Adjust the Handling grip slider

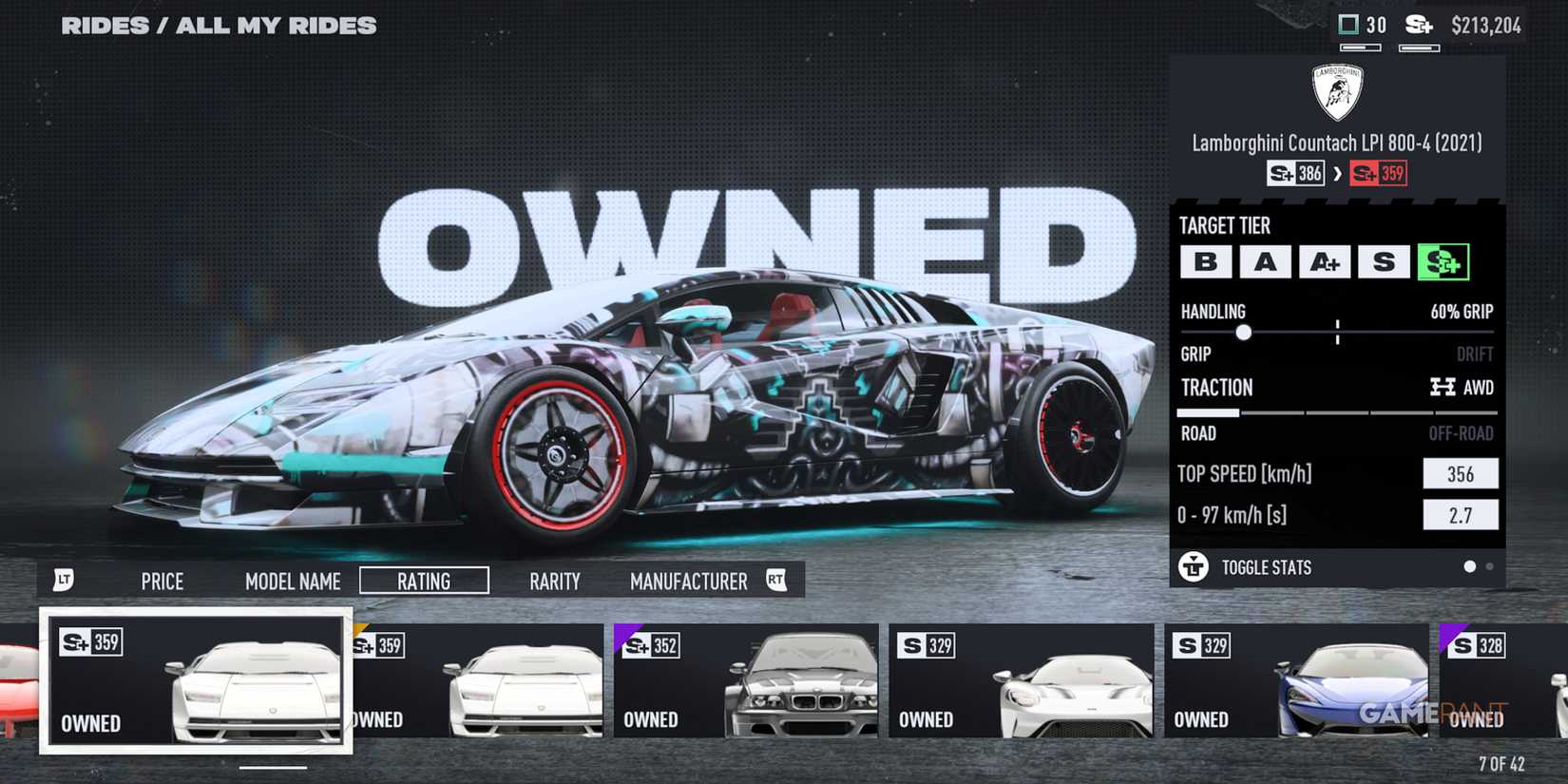click(x=1245, y=334)
